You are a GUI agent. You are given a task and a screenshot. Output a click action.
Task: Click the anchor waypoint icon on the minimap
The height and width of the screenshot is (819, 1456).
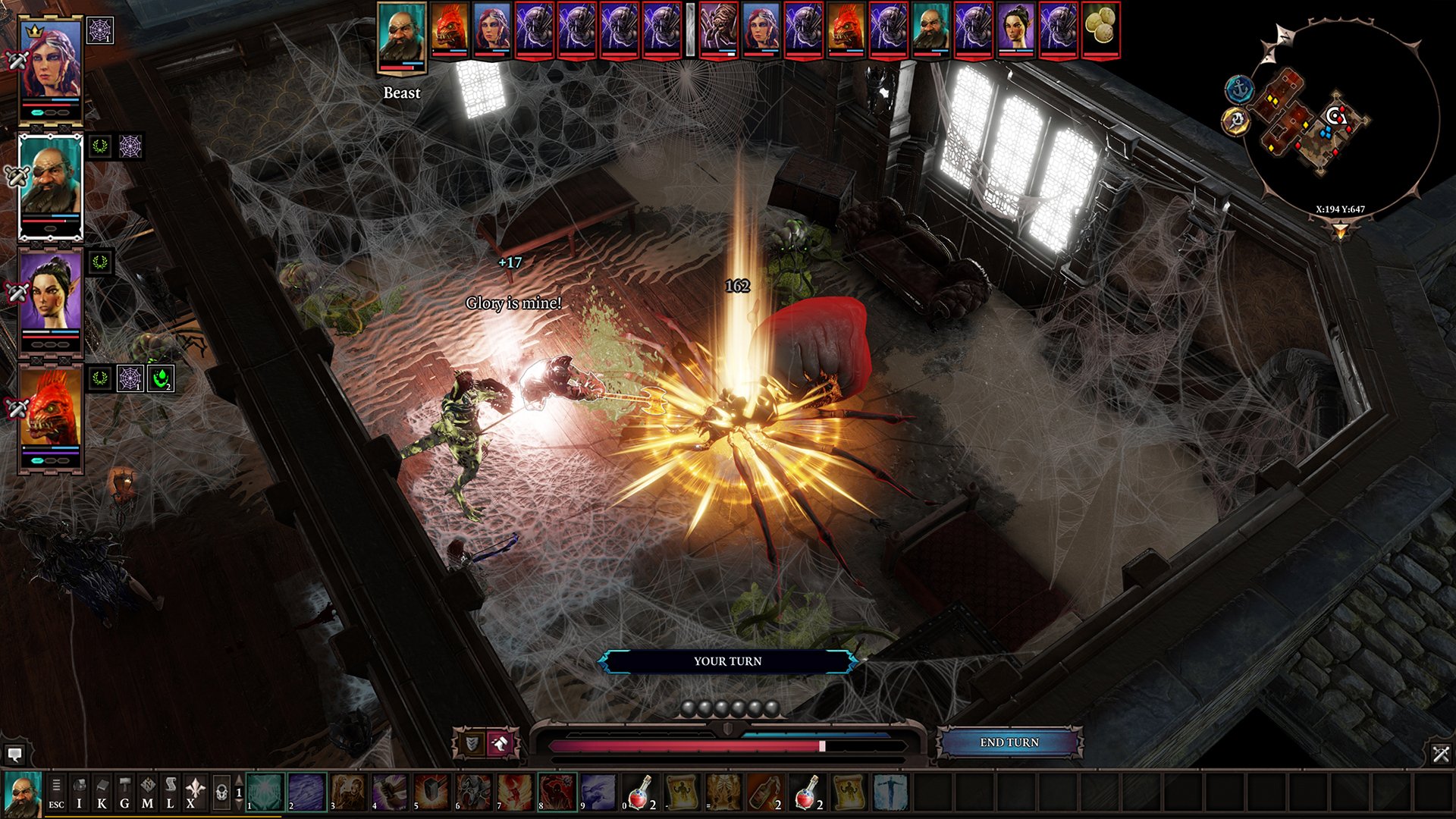[x=1240, y=88]
